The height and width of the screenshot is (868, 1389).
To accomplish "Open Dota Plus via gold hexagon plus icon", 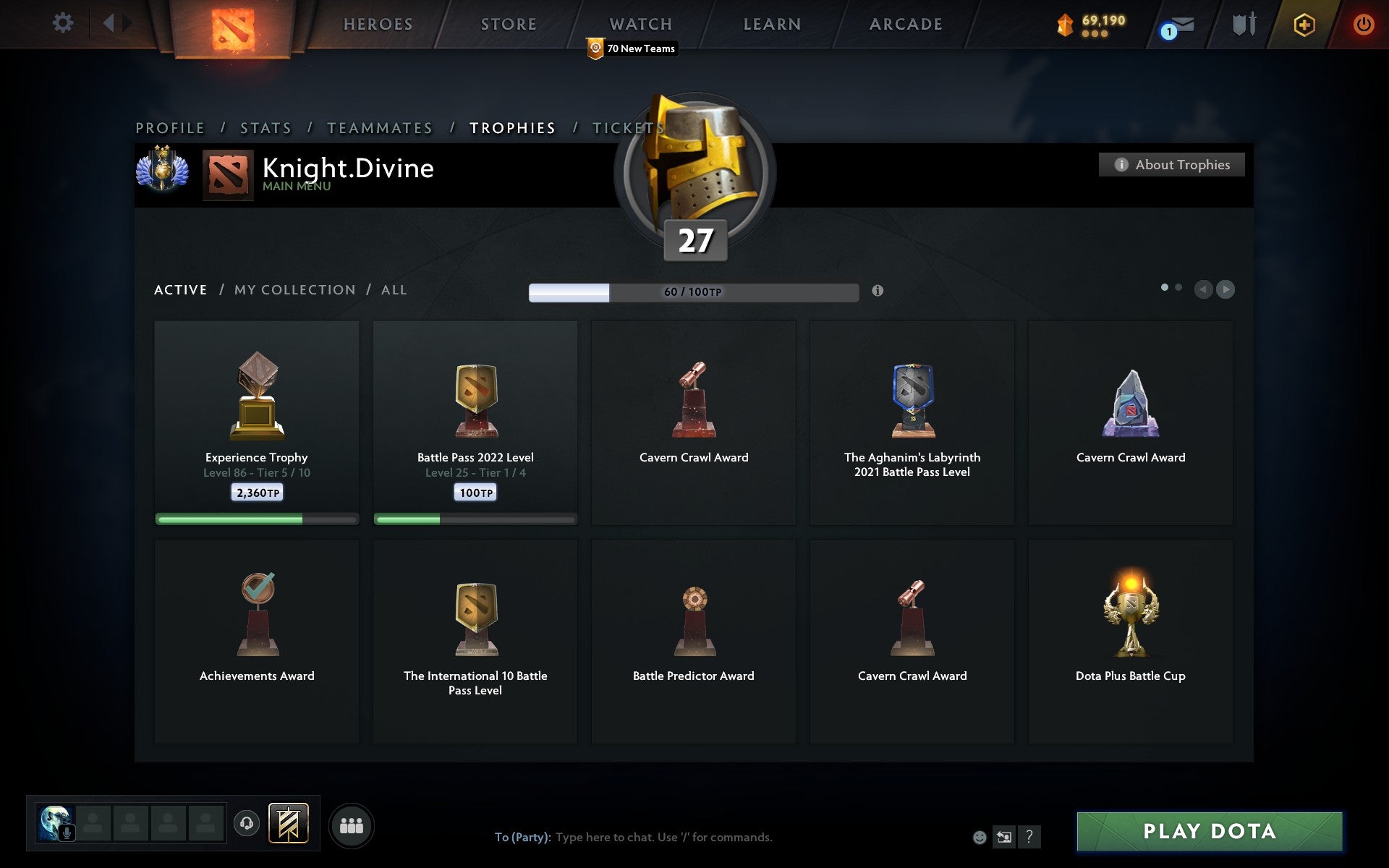I will click(1302, 24).
